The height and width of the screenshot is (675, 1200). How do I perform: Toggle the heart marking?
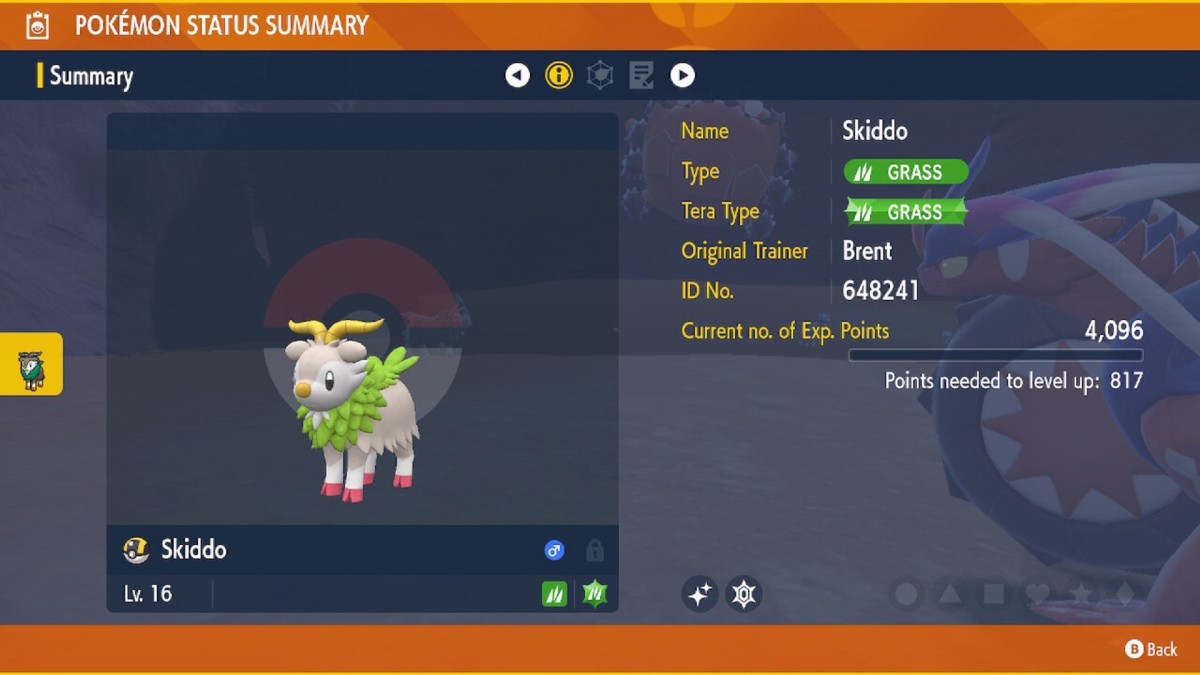[x=1038, y=595]
